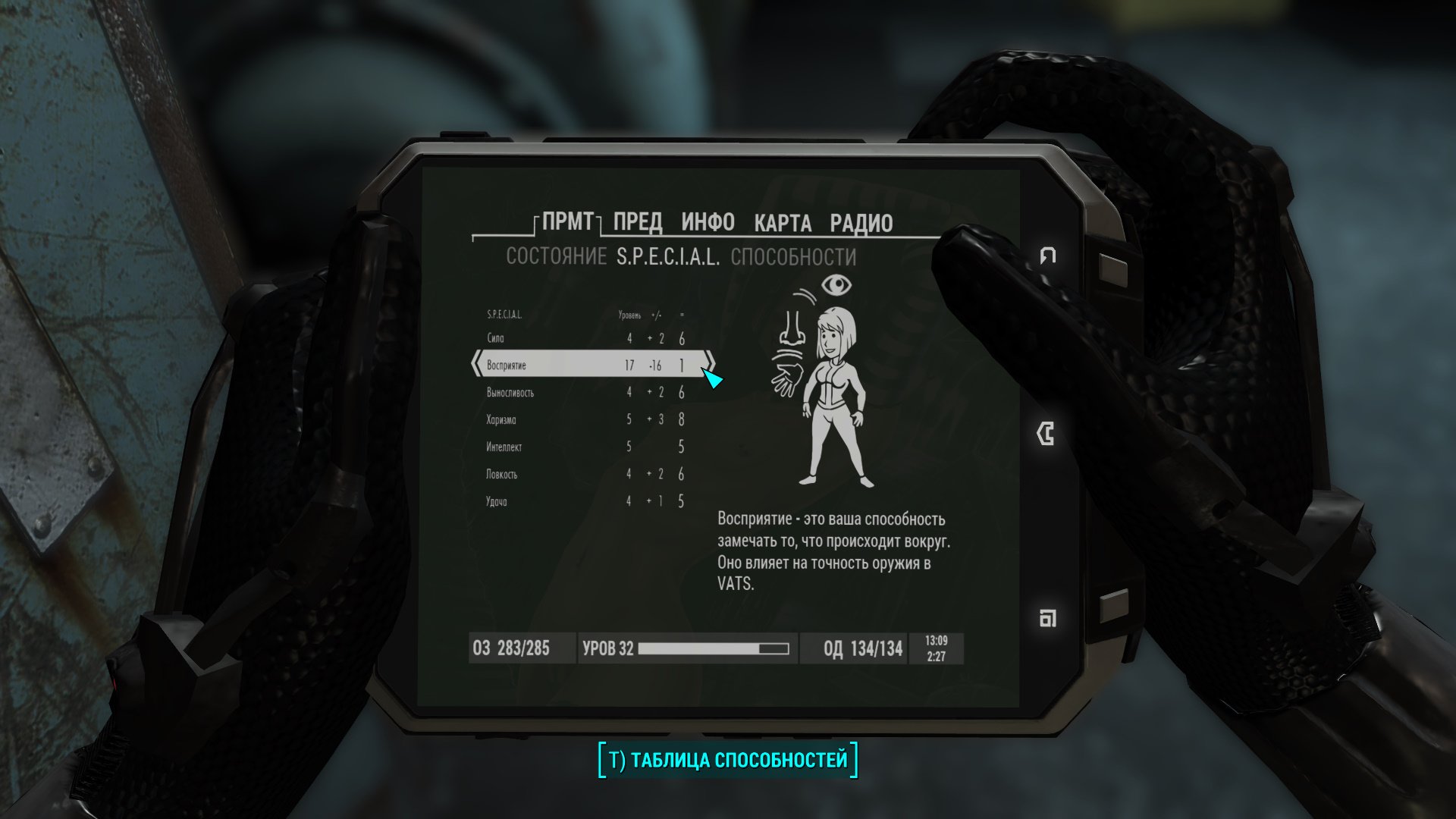Switch to the РАДИО tab
This screenshot has height=819, width=1456.
[x=861, y=223]
